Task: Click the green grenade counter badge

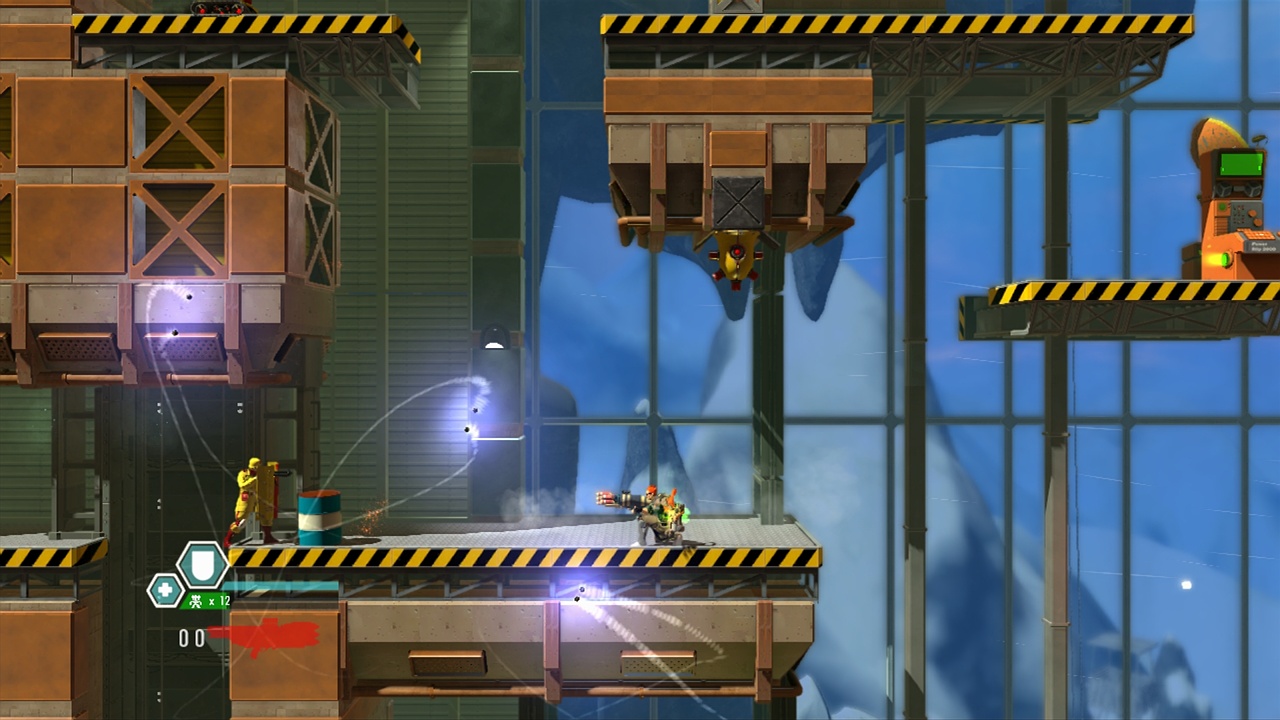Action: pos(206,601)
